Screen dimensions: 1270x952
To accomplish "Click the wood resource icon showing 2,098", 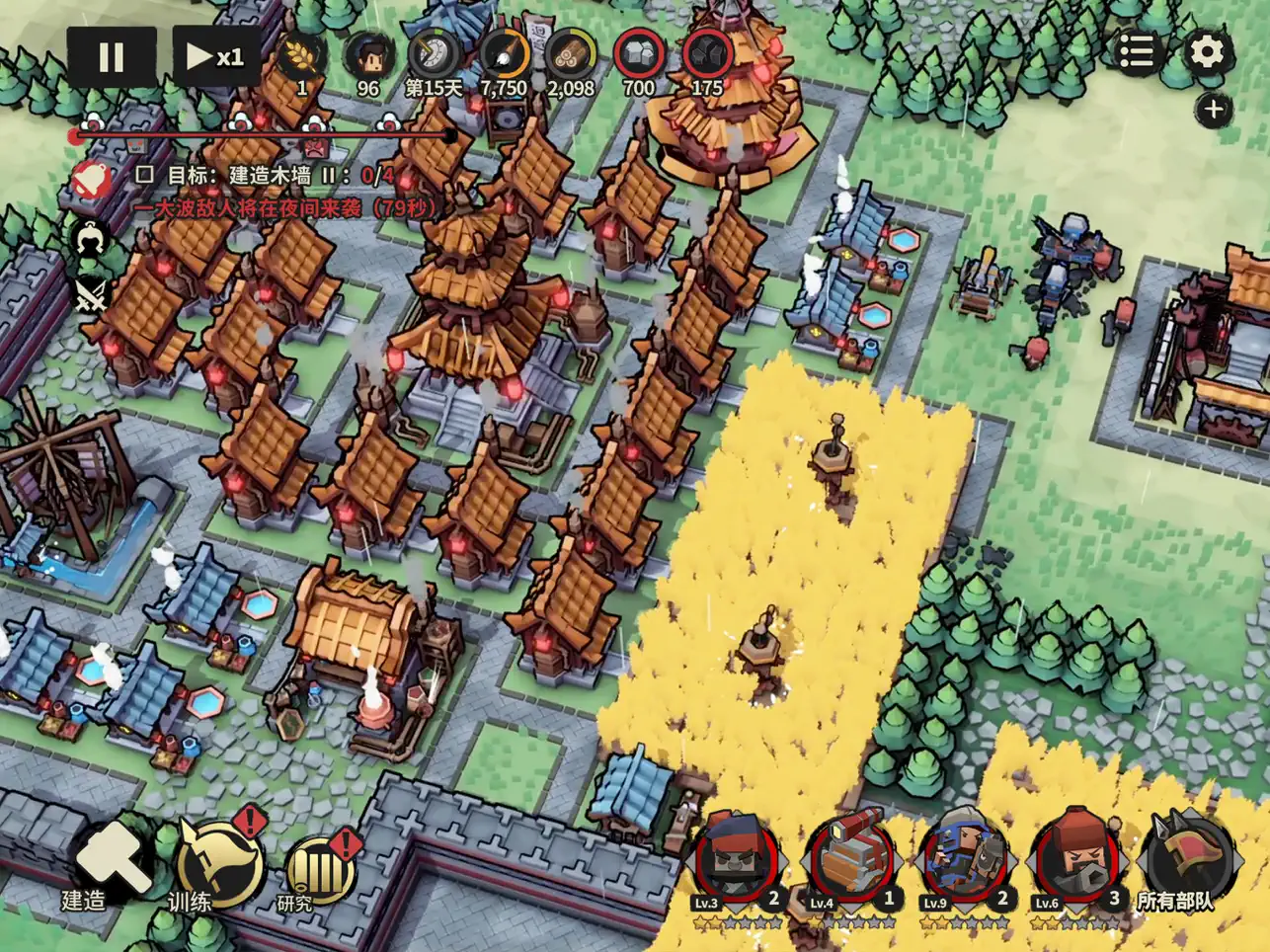I will (571, 56).
